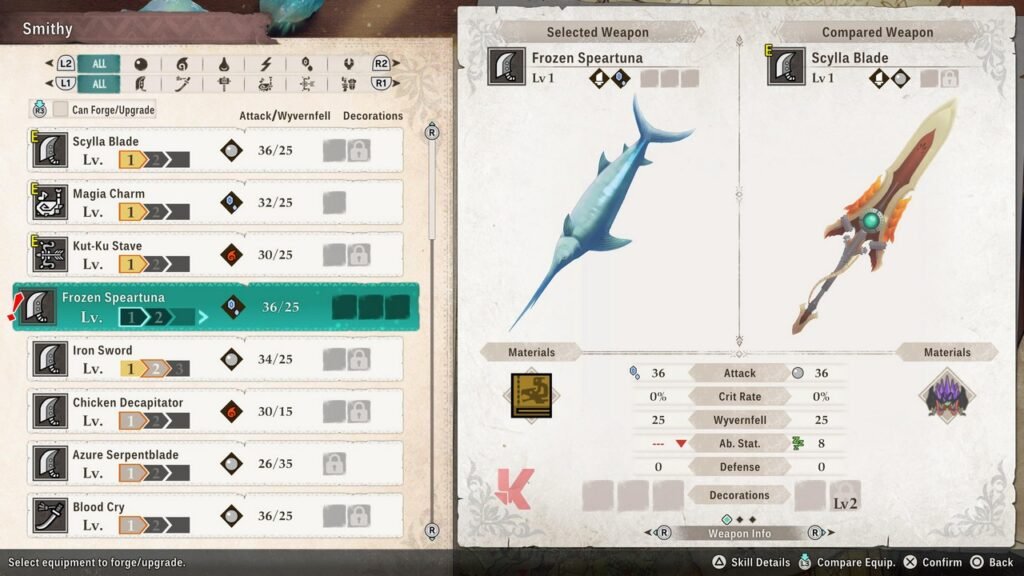
Task: Select Azure Serpentblade in the list
Action: click(215, 463)
